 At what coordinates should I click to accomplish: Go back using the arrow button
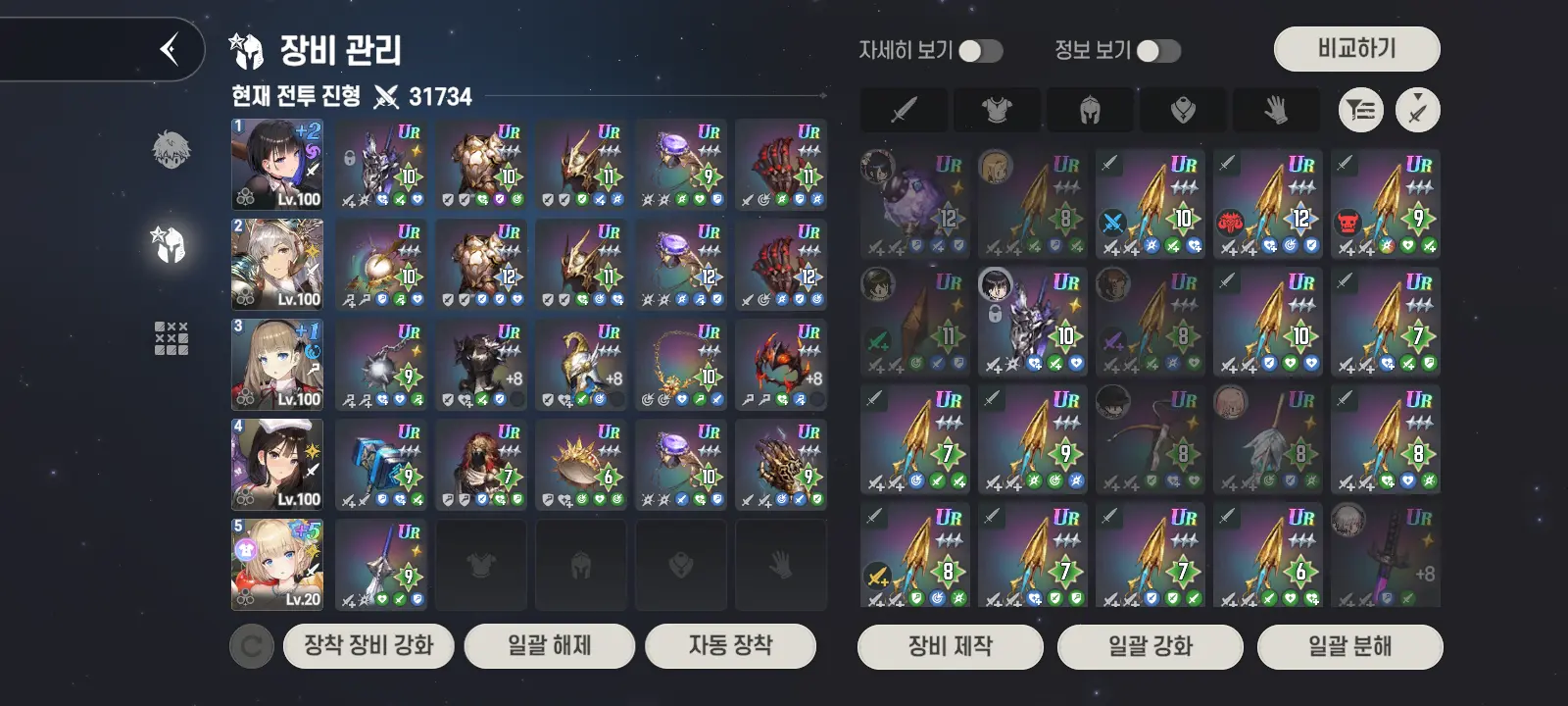tap(170, 48)
